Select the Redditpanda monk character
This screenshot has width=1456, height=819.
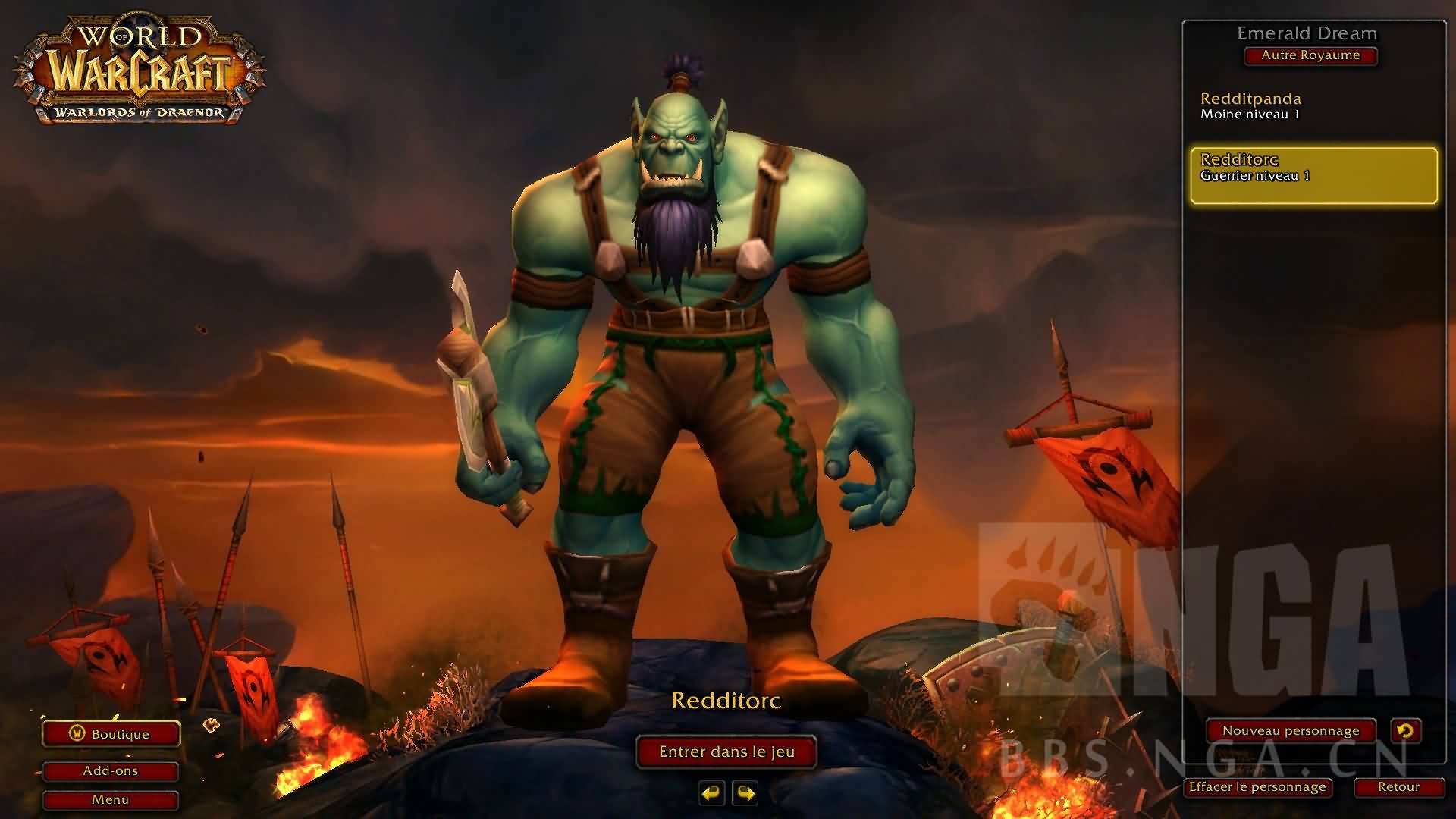1313,106
